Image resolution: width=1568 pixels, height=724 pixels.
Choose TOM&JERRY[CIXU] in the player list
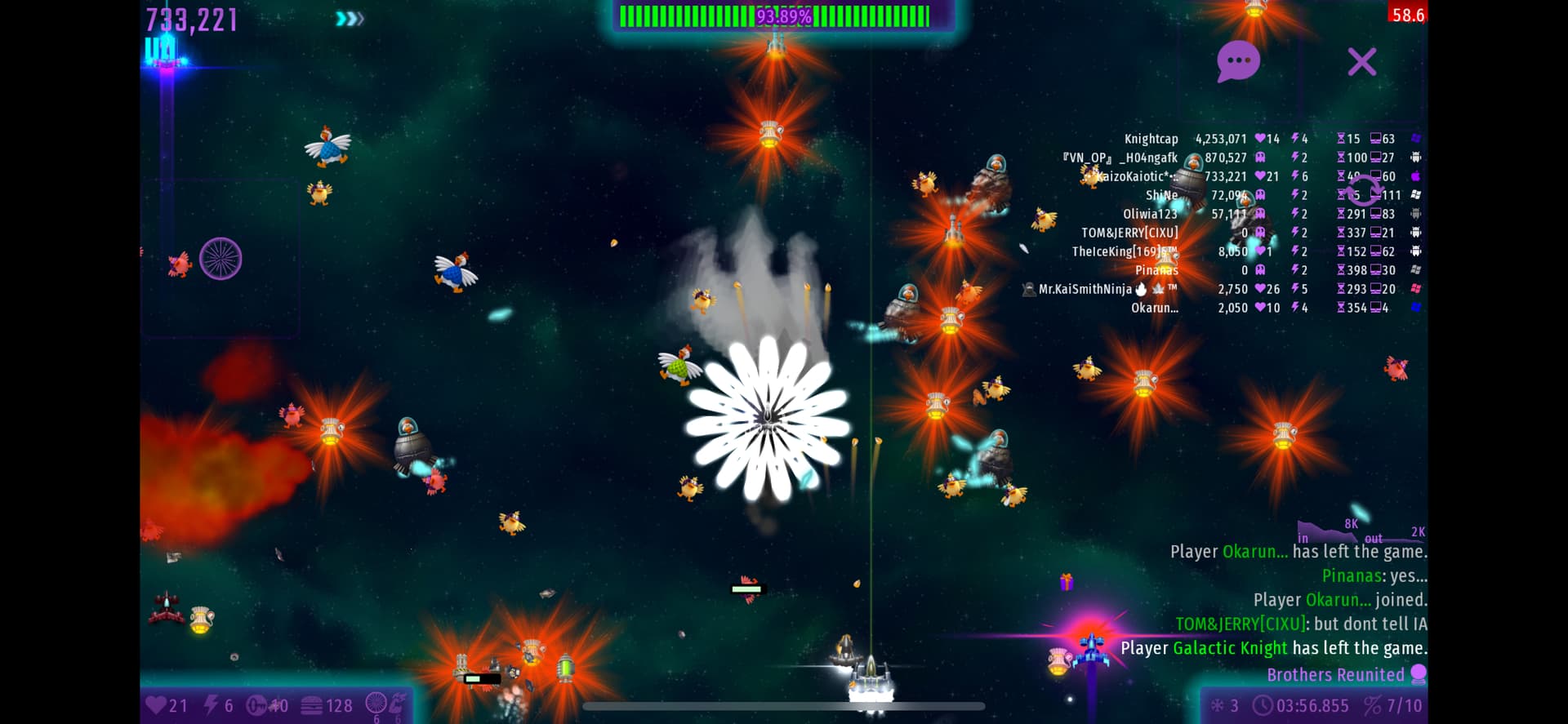click(x=1129, y=233)
